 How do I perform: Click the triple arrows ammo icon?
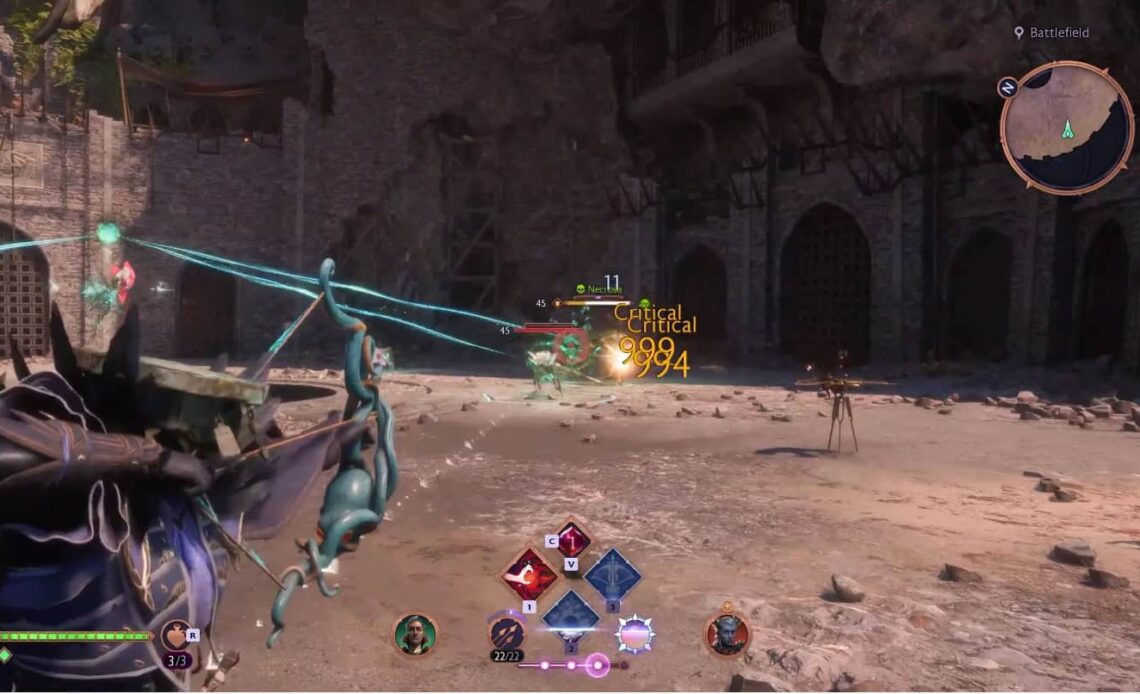tap(506, 632)
